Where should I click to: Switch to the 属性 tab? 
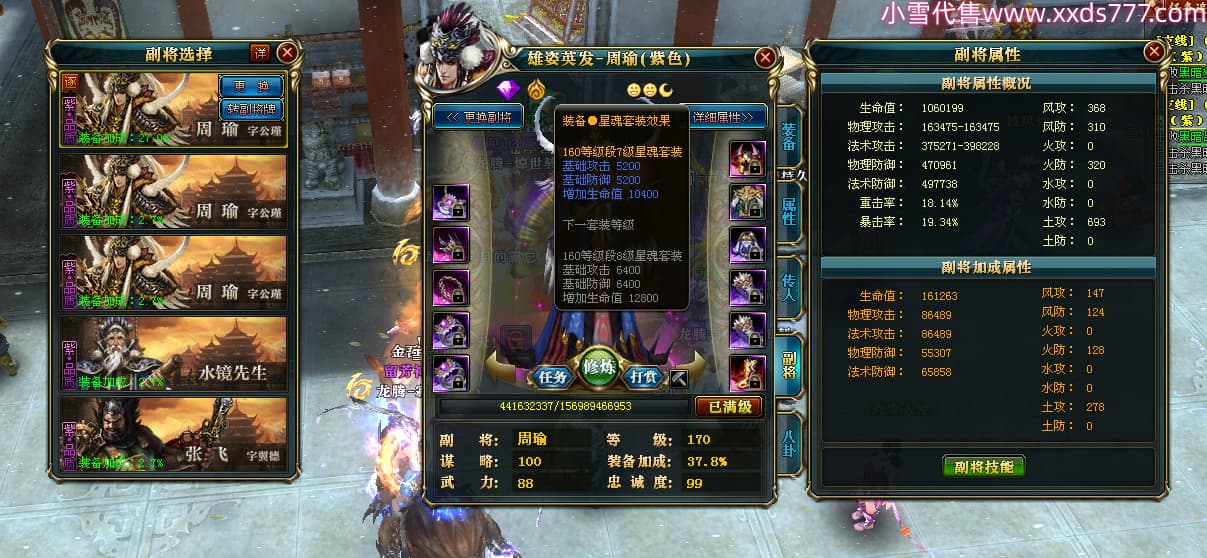[789, 211]
